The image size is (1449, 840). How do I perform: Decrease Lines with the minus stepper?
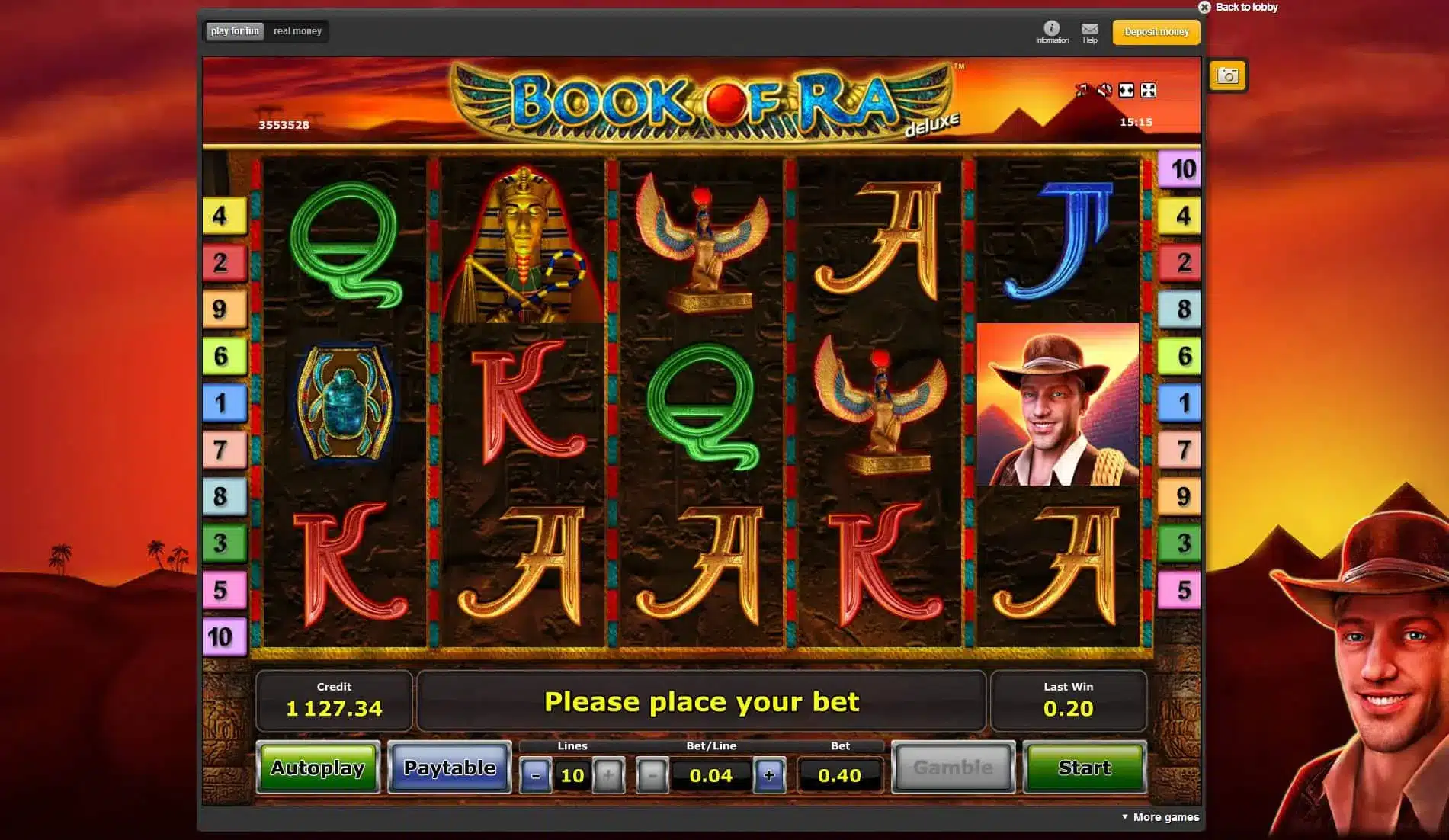click(x=537, y=775)
